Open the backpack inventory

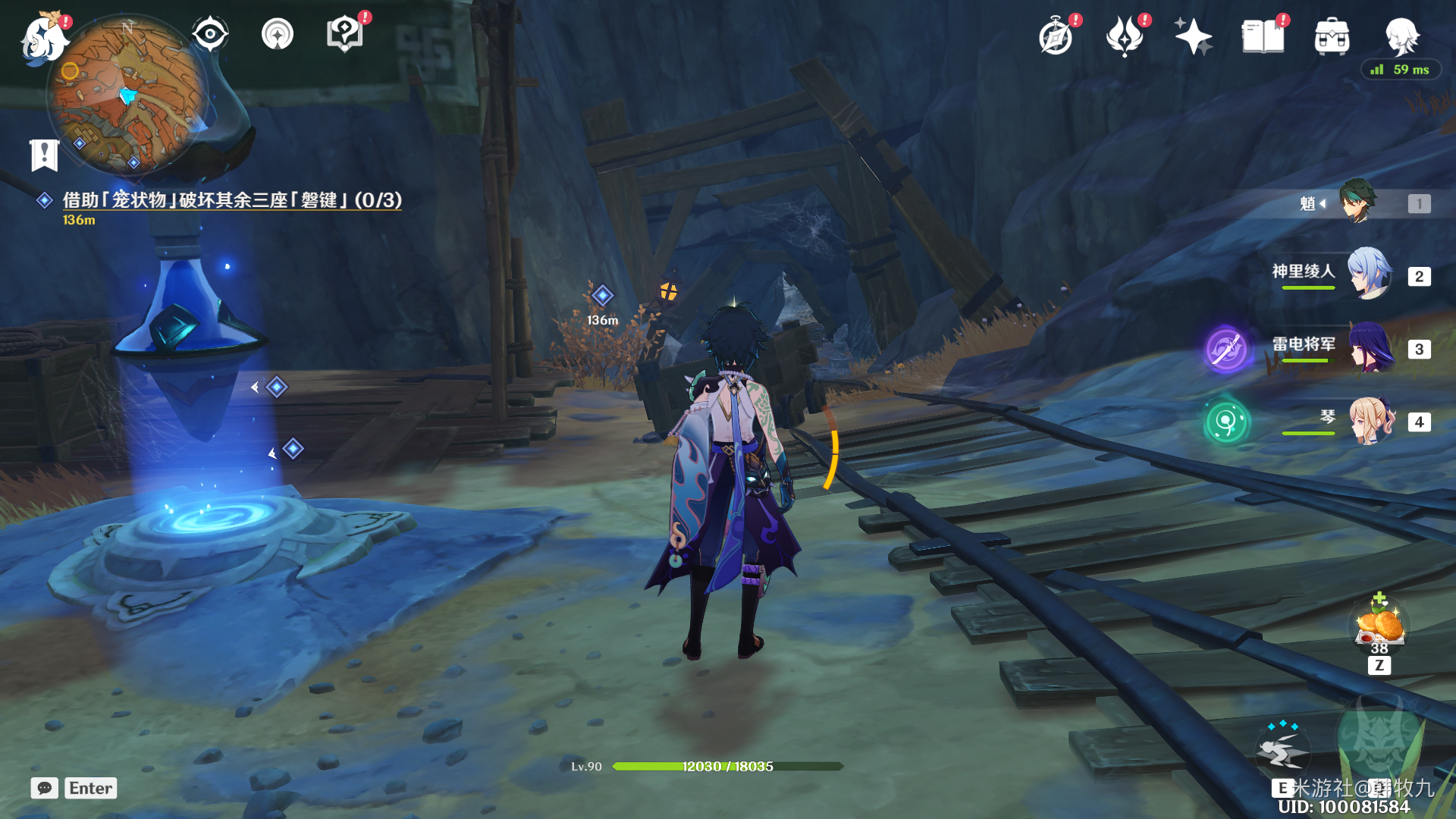1332,36
